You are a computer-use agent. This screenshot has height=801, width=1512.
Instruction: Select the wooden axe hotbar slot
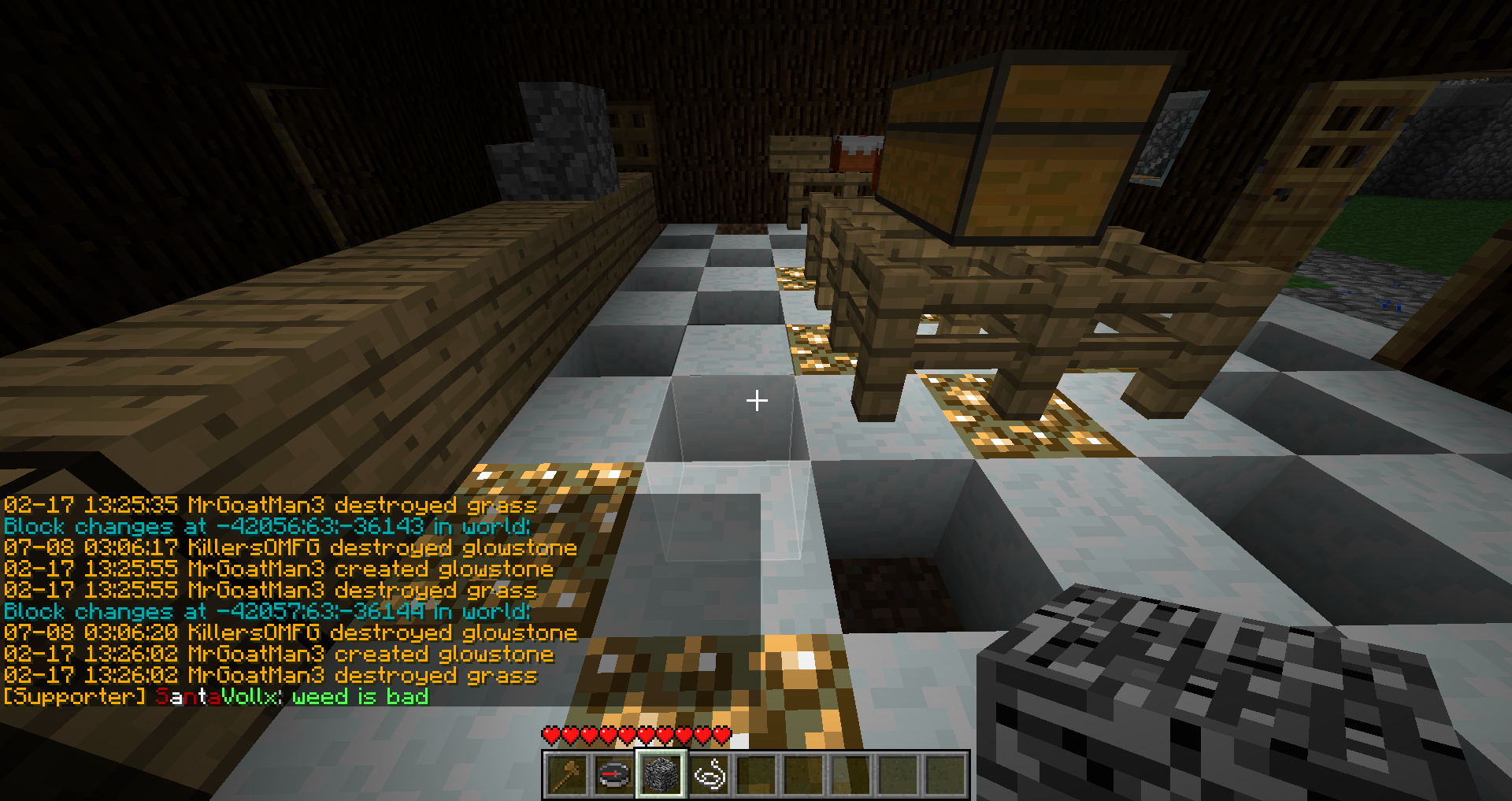(x=567, y=775)
